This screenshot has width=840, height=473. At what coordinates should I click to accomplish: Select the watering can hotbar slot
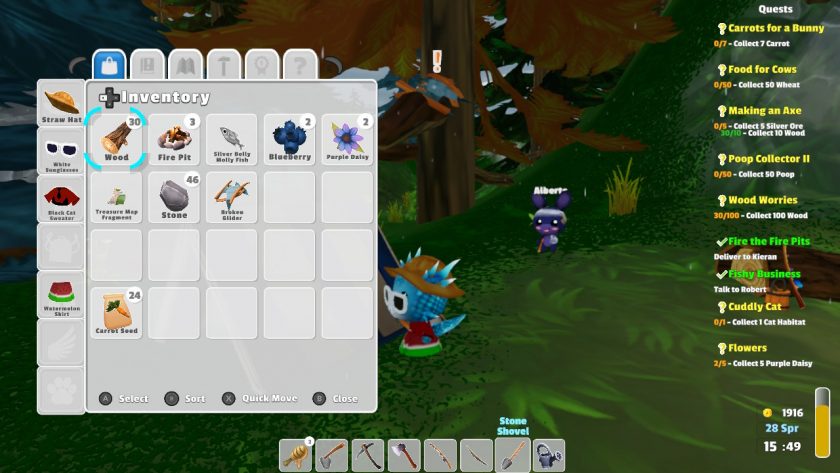[x=548, y=456]
